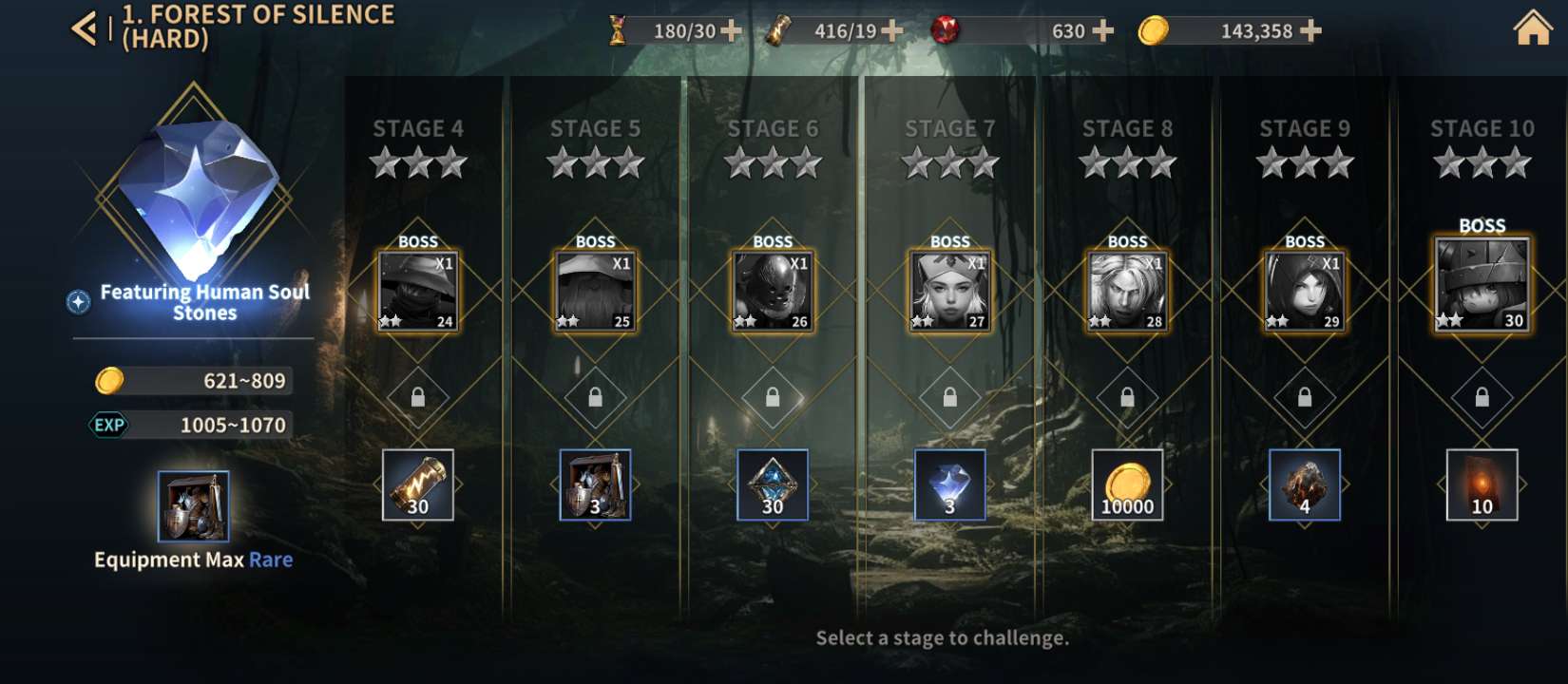1568x684 pixels.
Task: Inspect the Stage 10 reward of 10
Action: (x=1482, y=484)
